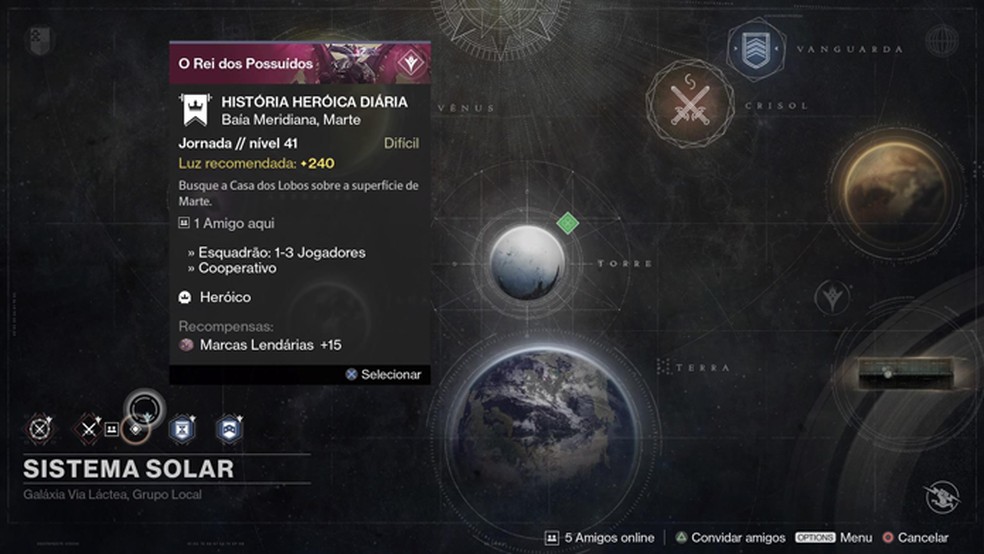Select the pale Moon sphere destination
The width and height of the screenshot is (984, 554).
526,263
